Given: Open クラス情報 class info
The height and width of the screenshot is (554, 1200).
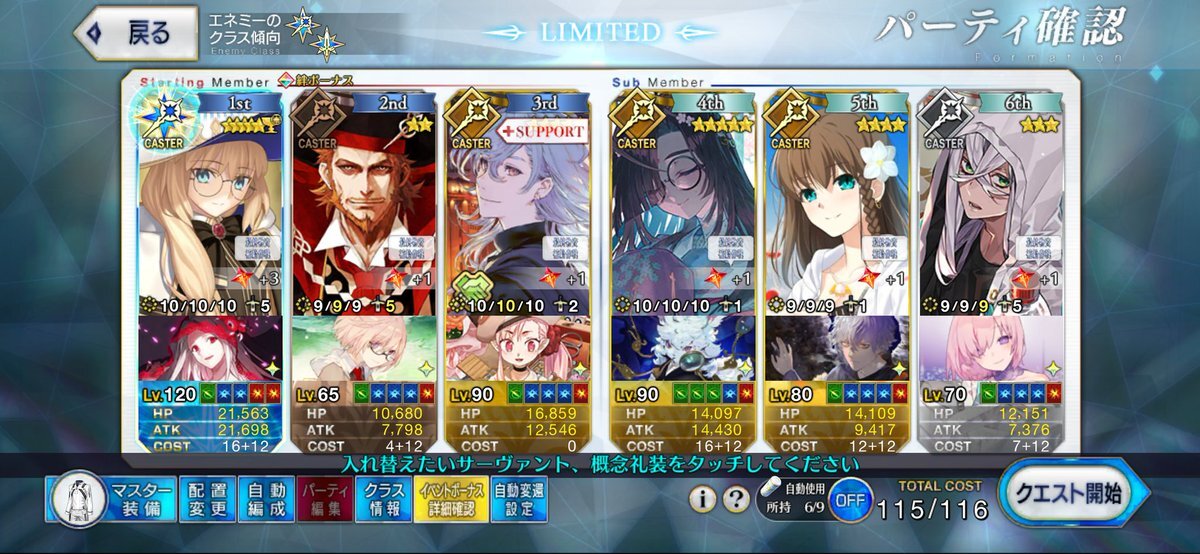Looking at the screenshot, I should 382,499.
